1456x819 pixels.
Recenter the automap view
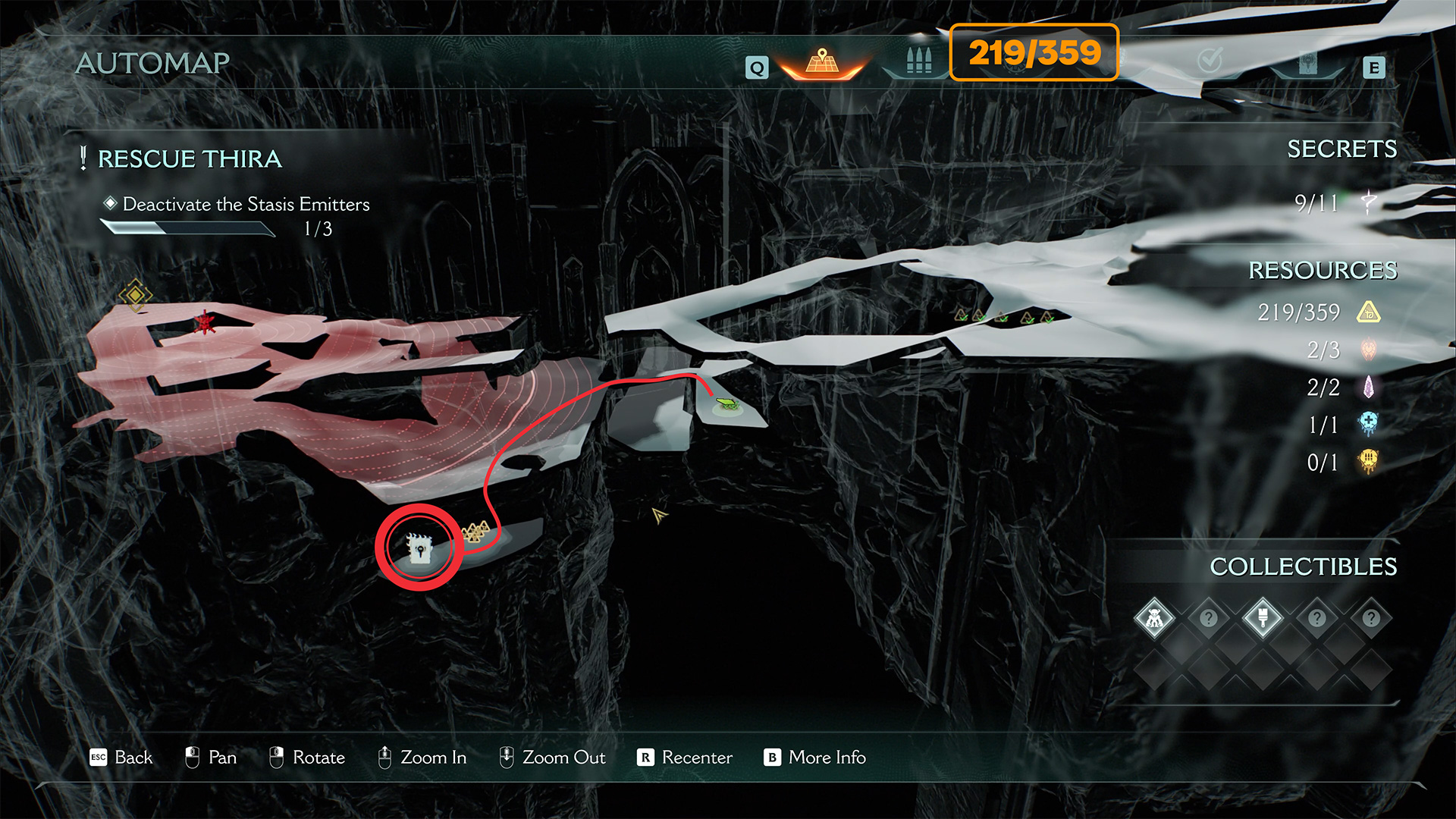685,758
